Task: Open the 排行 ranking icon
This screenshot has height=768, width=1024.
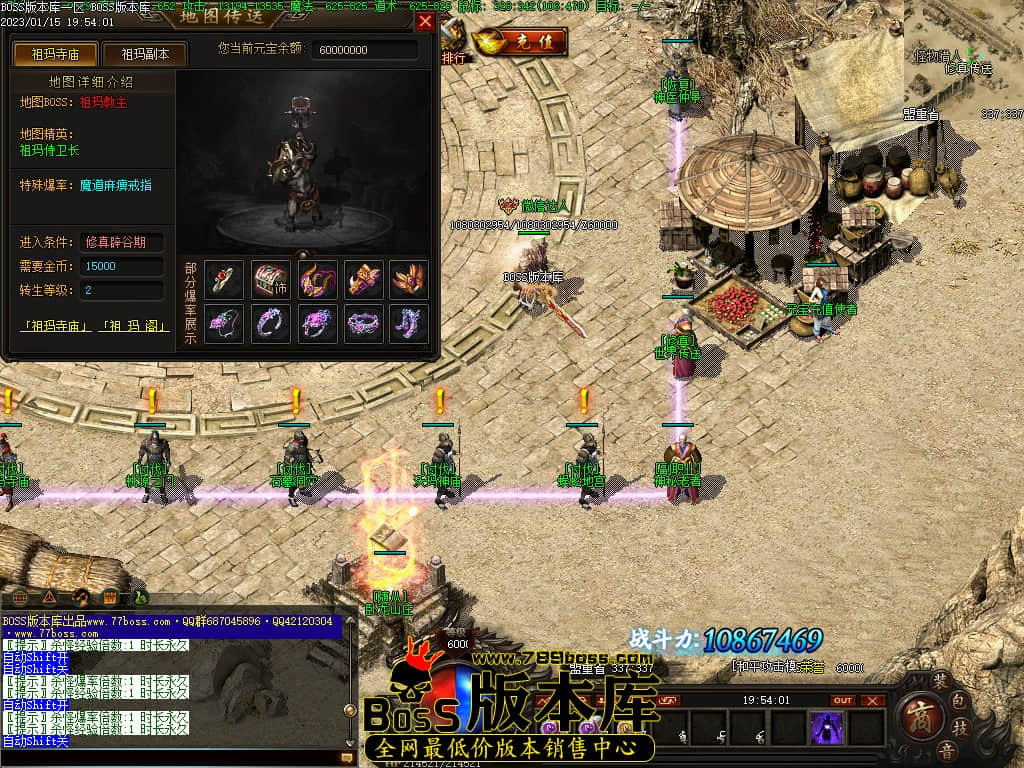Action: 453,38
